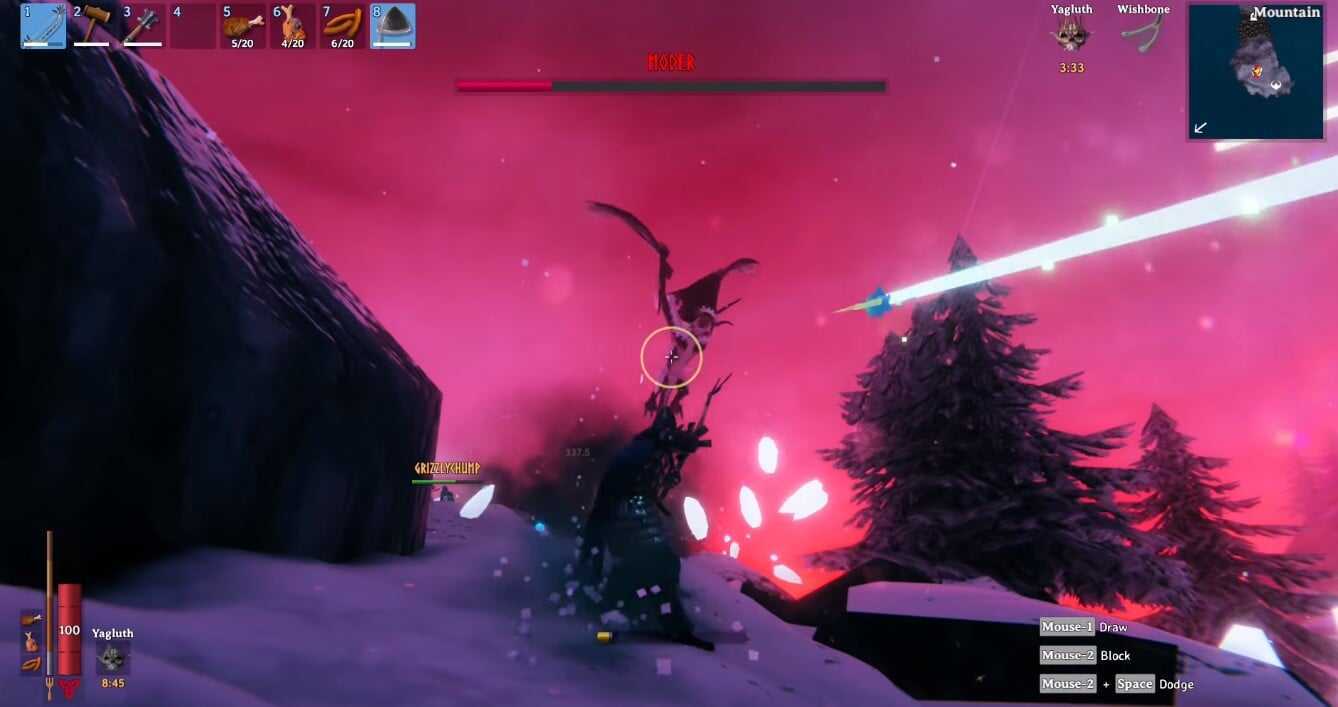Open the Mountain minimap
Viewport: 1338px width, 707px height.
(1254, 71)
